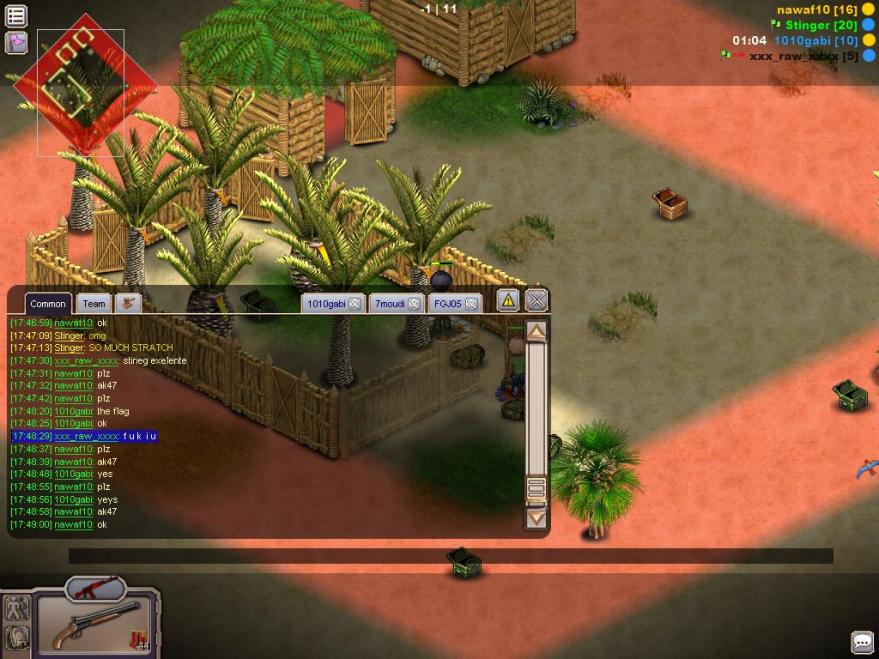
Task: Click the purple flag button
Action: (17, 42)
